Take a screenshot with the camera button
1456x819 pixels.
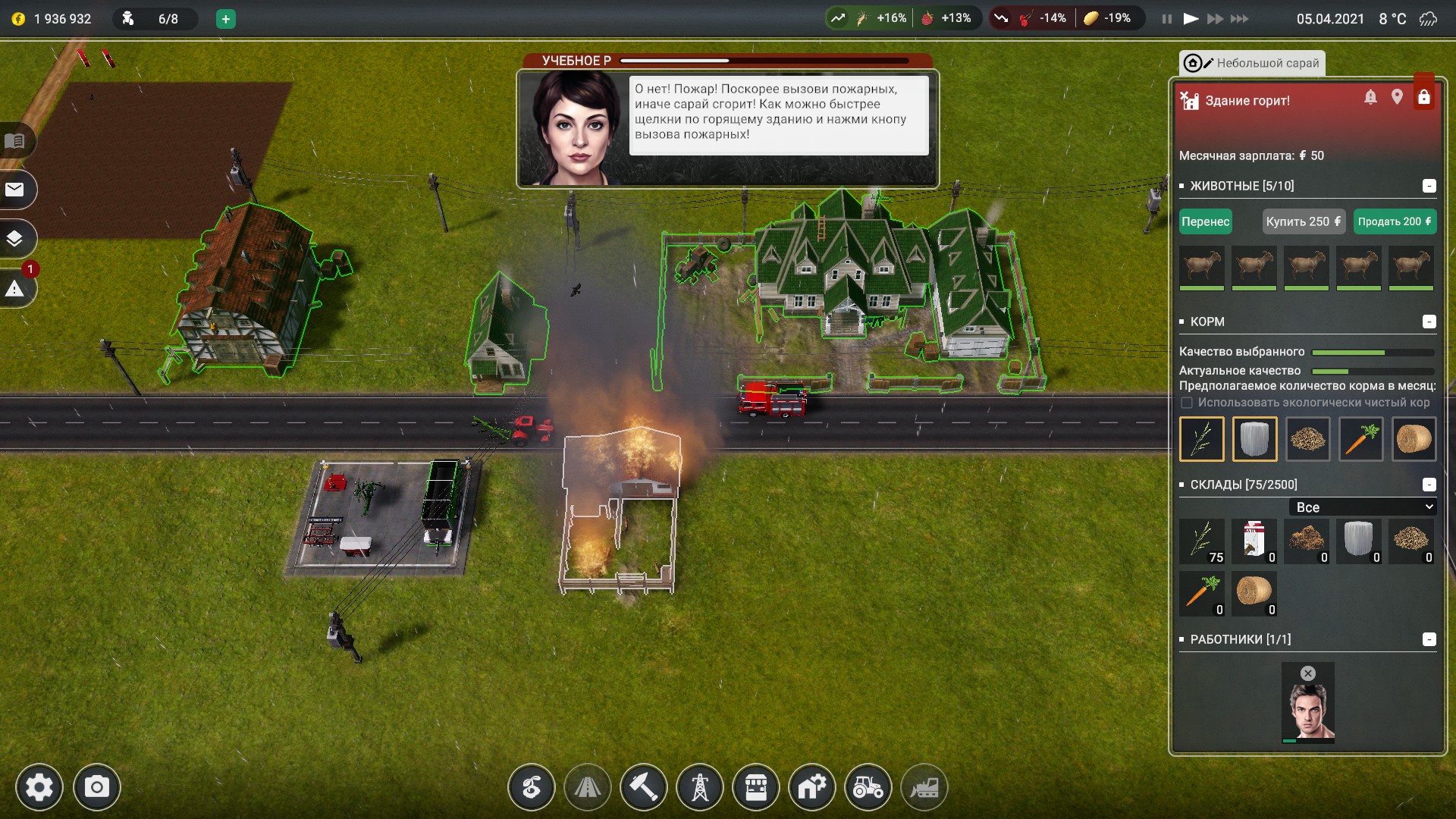click(96, 787)
